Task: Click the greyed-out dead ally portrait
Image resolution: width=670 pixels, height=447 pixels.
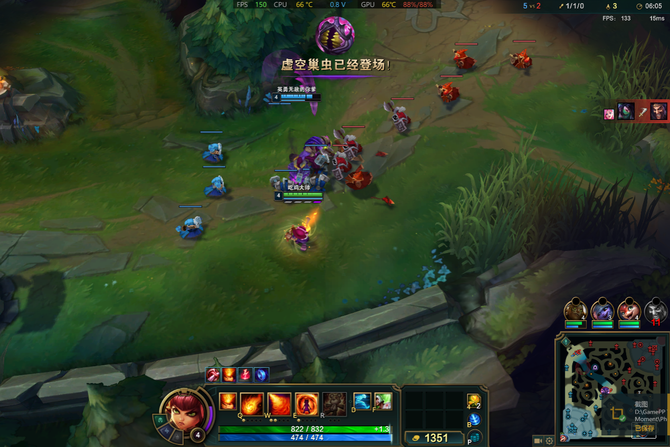Action: [656, 310]
